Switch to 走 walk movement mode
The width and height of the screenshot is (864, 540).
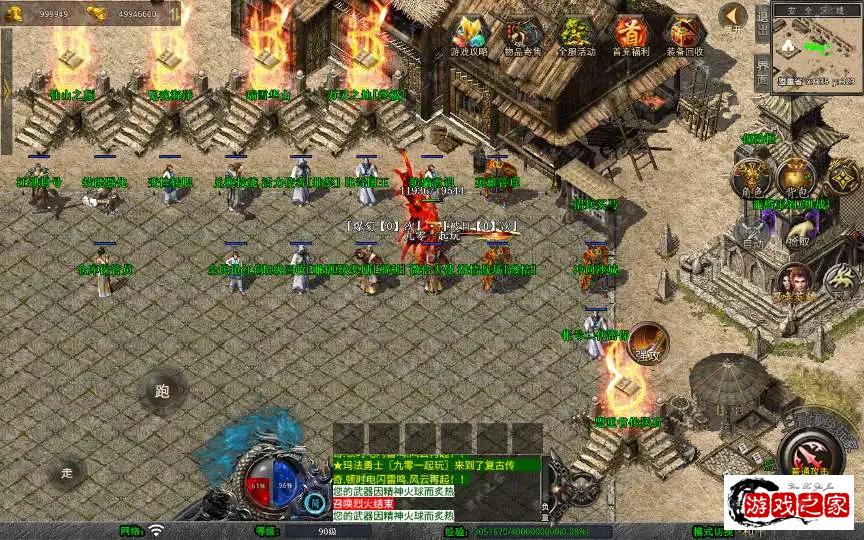coord(68,471)
